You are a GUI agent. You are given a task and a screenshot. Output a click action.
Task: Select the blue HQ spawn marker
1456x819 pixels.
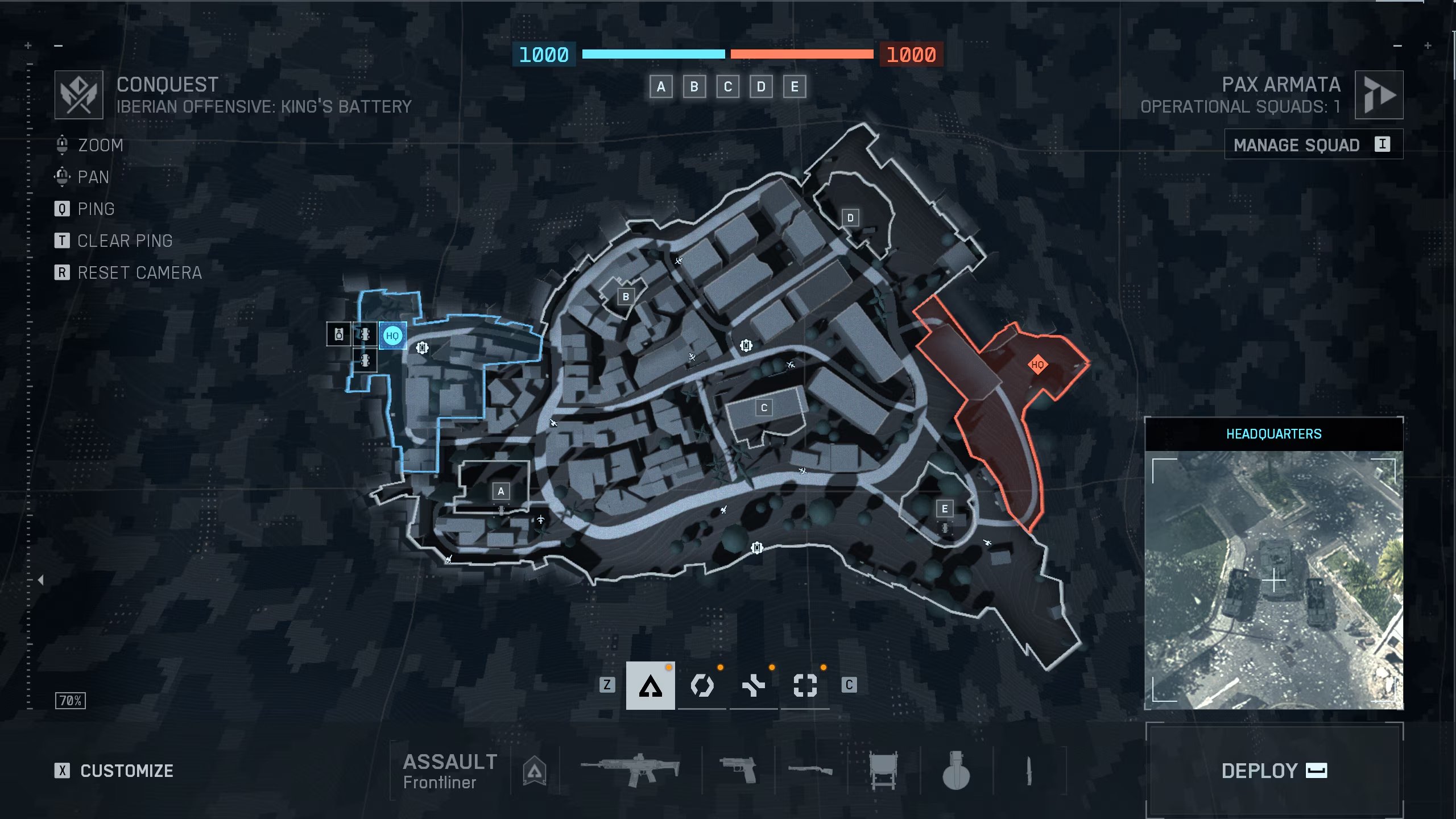[393, 336]
